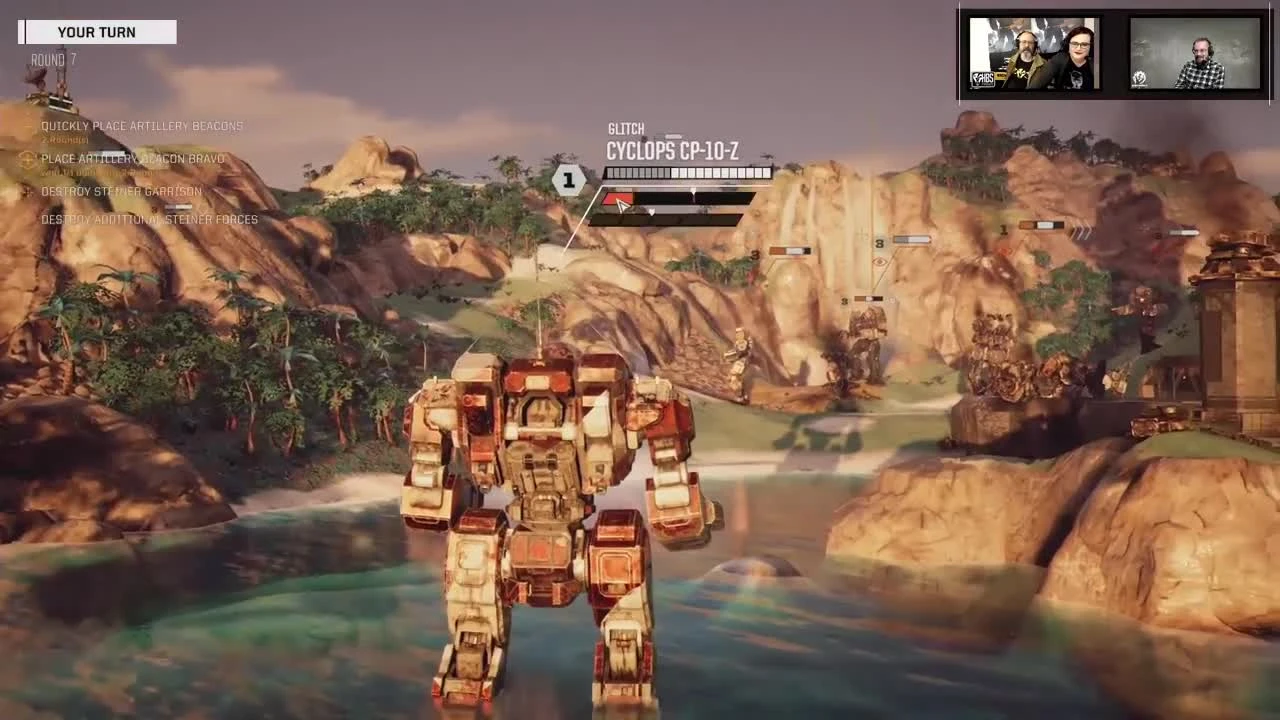Viewport: 1280px width, 720px height.
Task: Select the artillery beacon objective icon
Action: 27,159
